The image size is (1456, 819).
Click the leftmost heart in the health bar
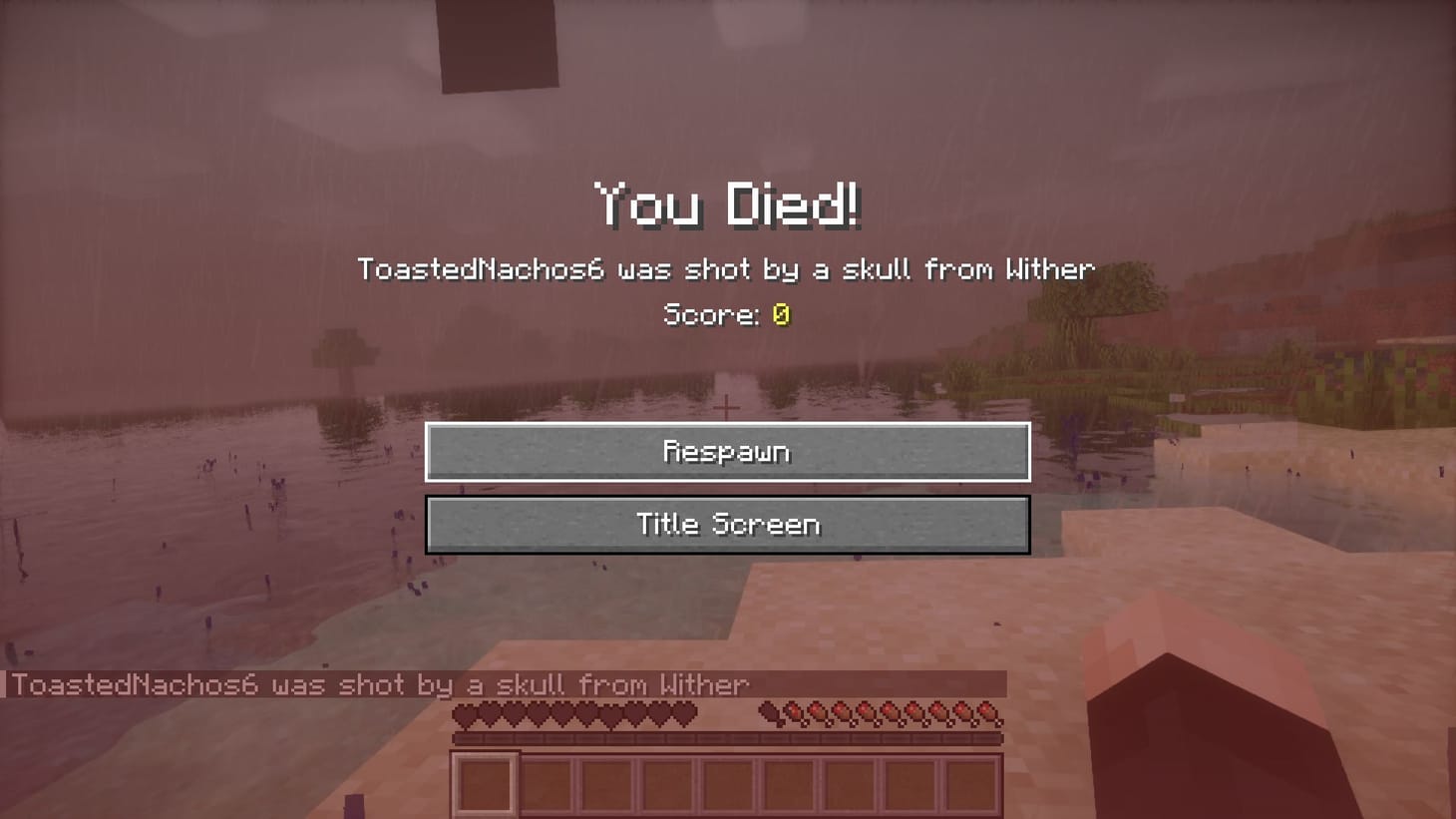(x=467, y=712)
